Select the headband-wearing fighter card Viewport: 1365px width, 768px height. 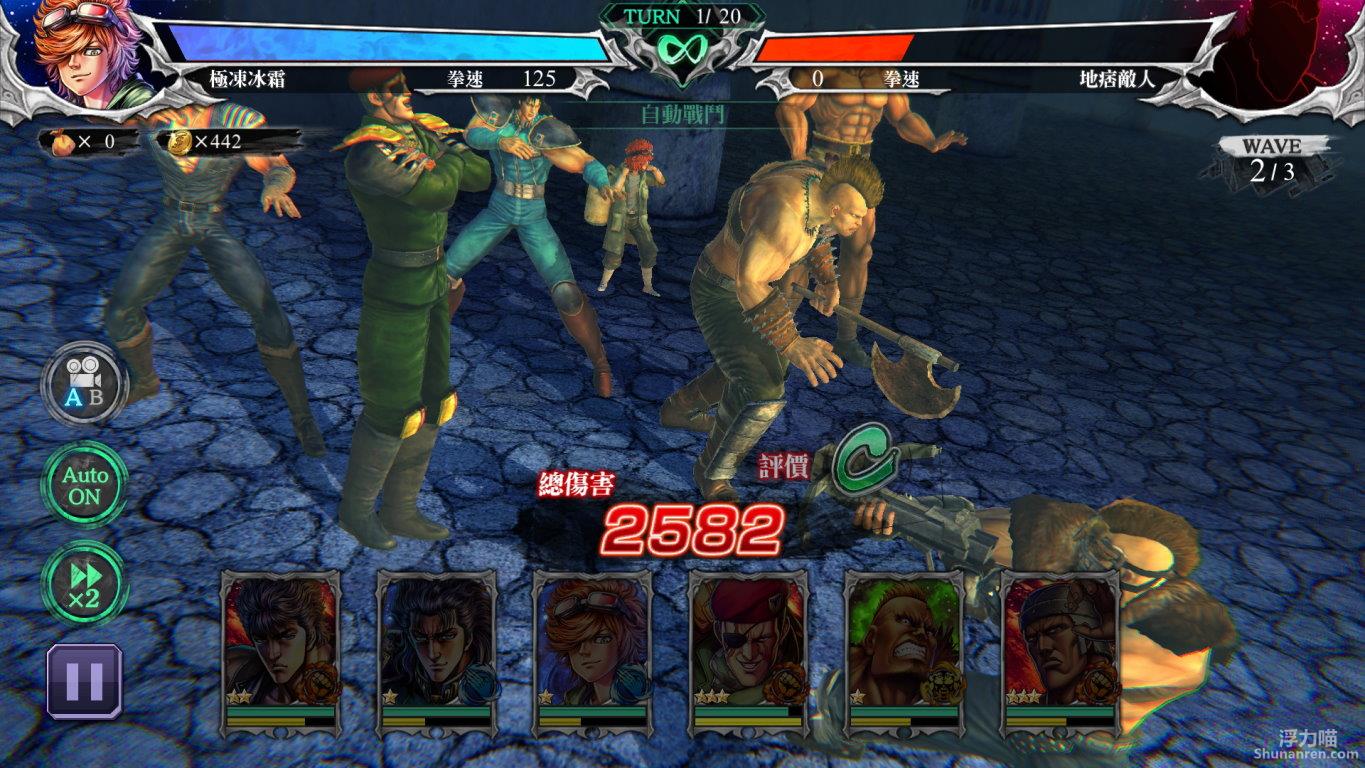(1060, 646)
